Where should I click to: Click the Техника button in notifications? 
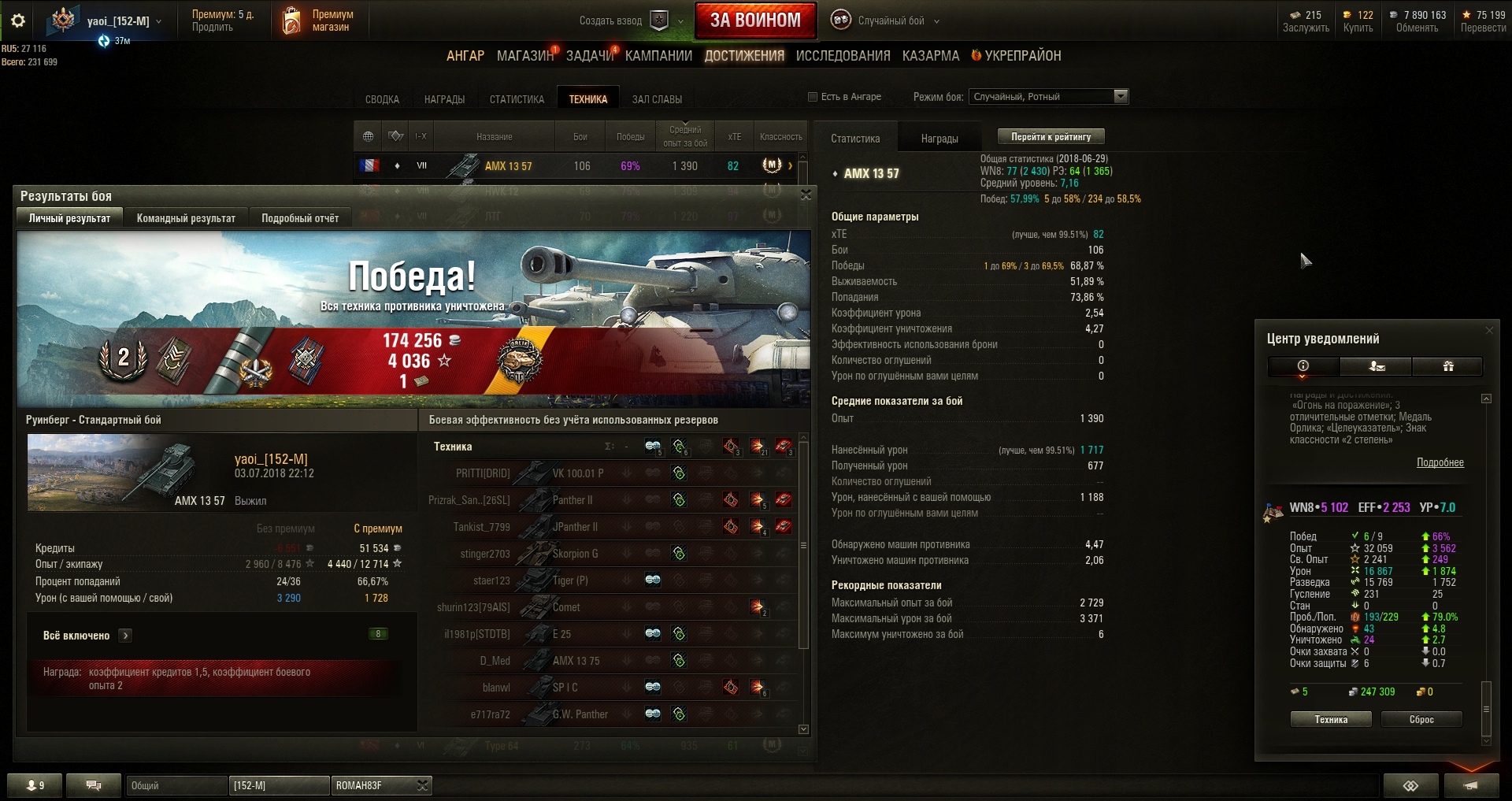pyautogui.click(x=1330, y=719)
